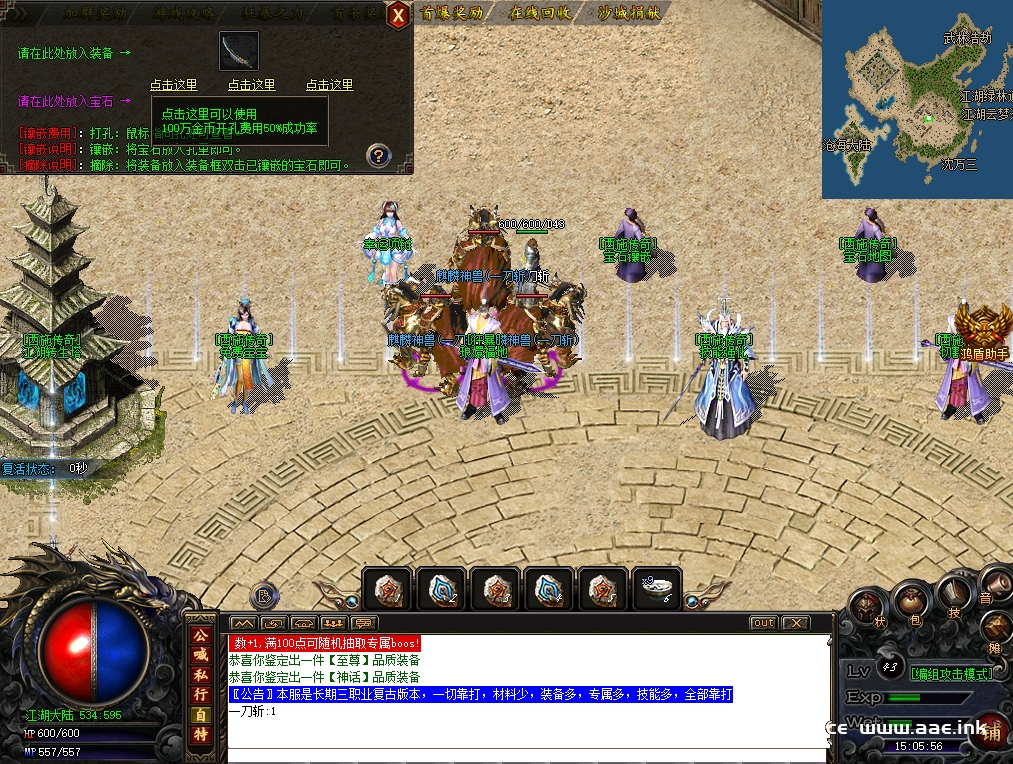Switch chat to shout channel (喊)
Image resolution: width=1013 pixels, height=764 pixels.
(x=200, y=654)
